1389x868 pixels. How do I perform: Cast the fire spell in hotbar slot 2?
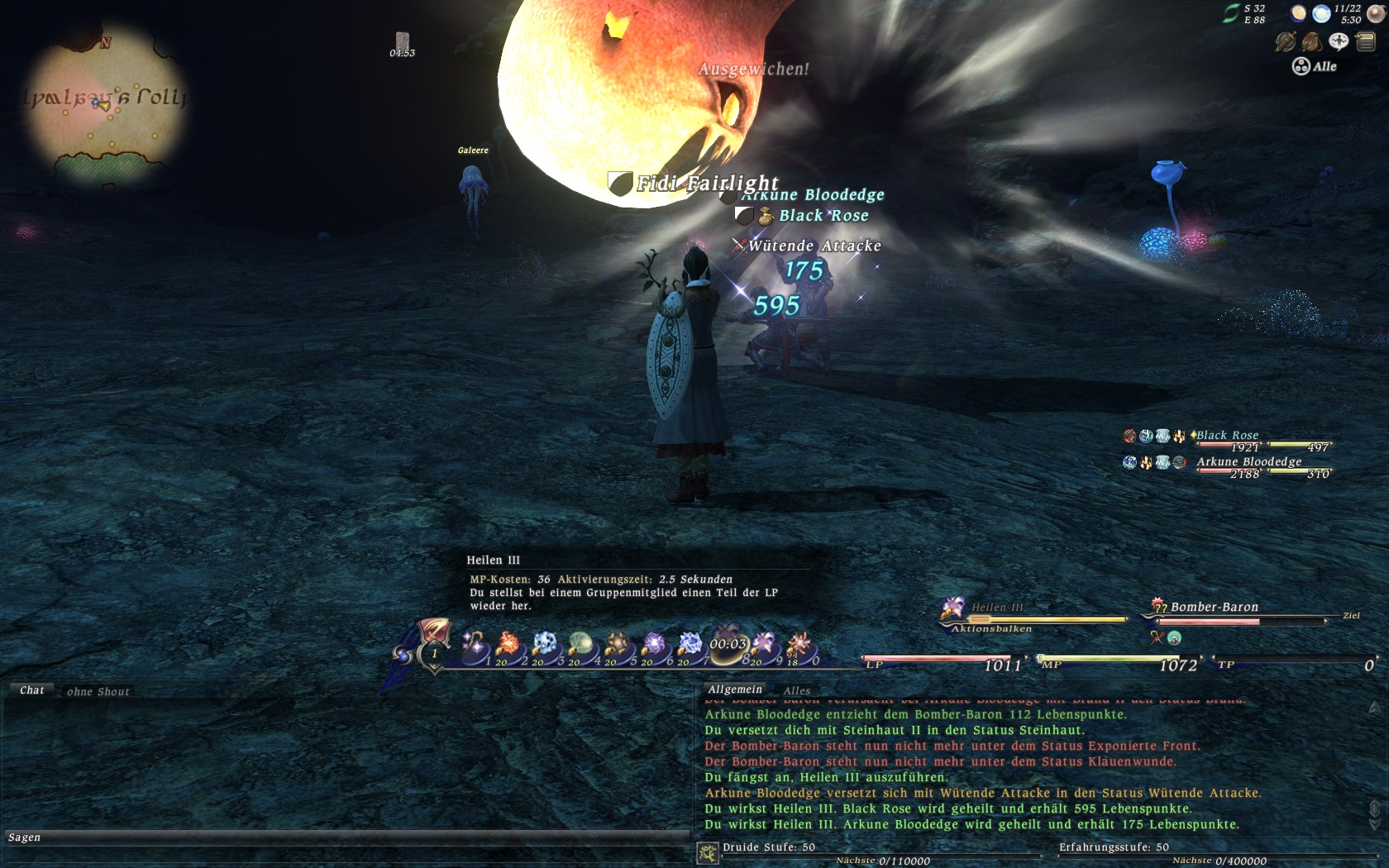(x=508, y=646)
